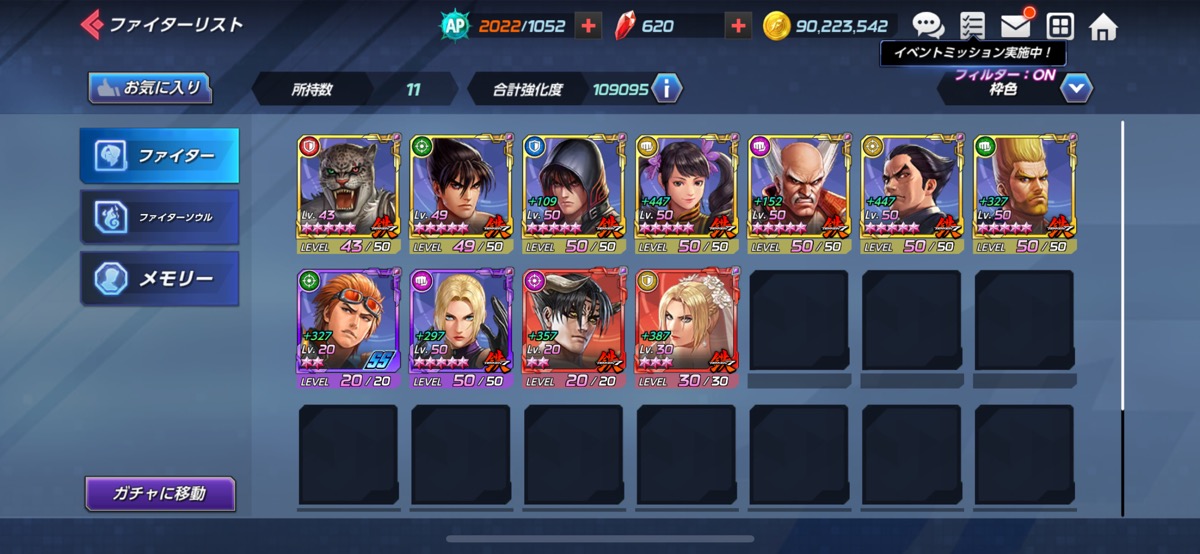Open the mailbox envelope icon
The image size is (1200, 554).
coord(1016,26)
